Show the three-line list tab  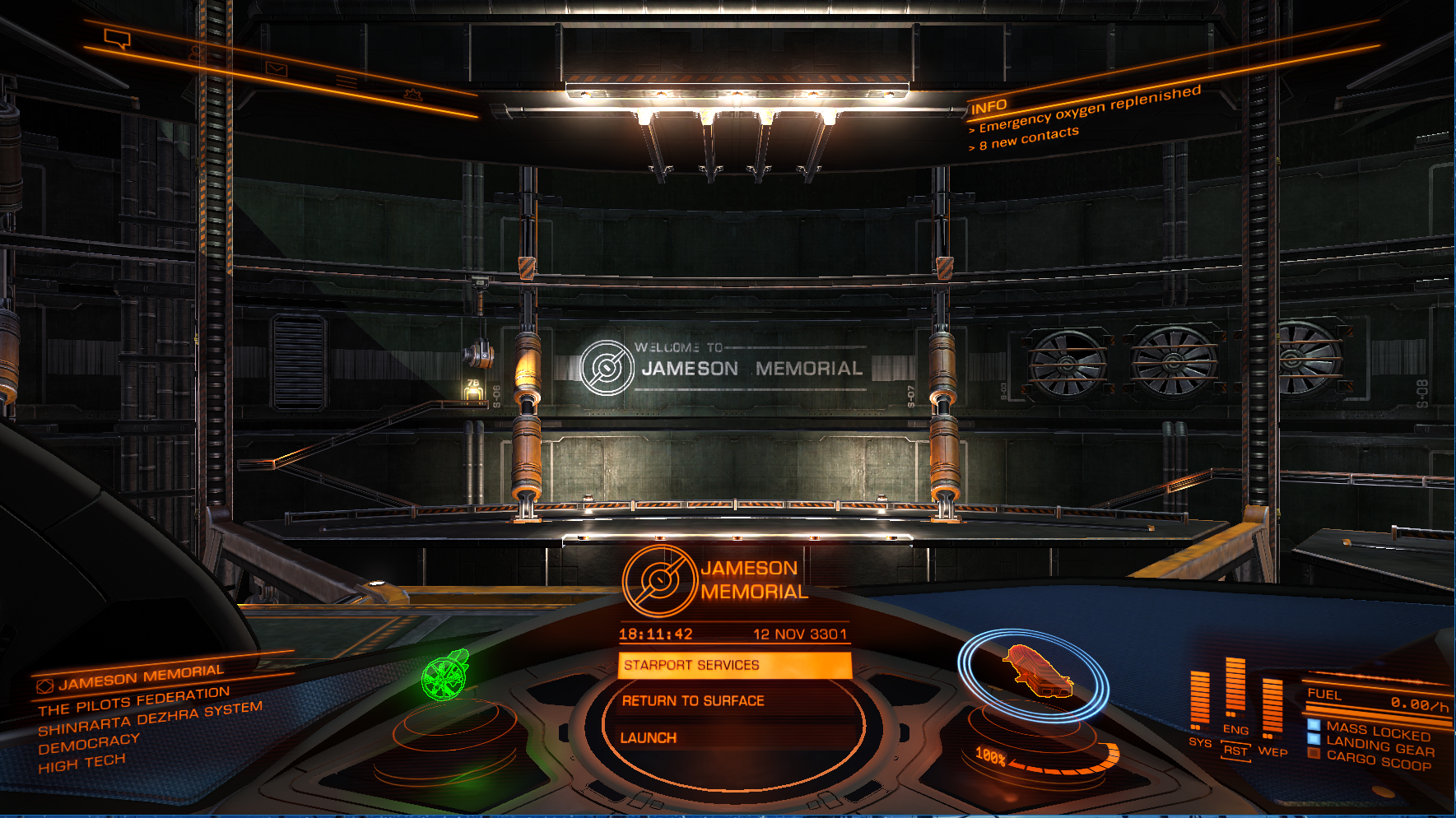(x=347, y=82)
